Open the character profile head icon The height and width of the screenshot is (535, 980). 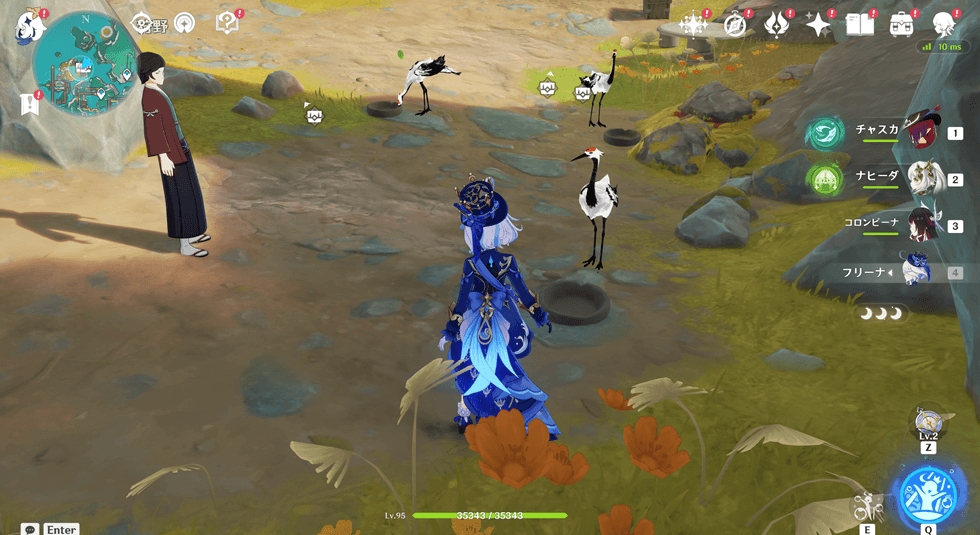[944, 25]
